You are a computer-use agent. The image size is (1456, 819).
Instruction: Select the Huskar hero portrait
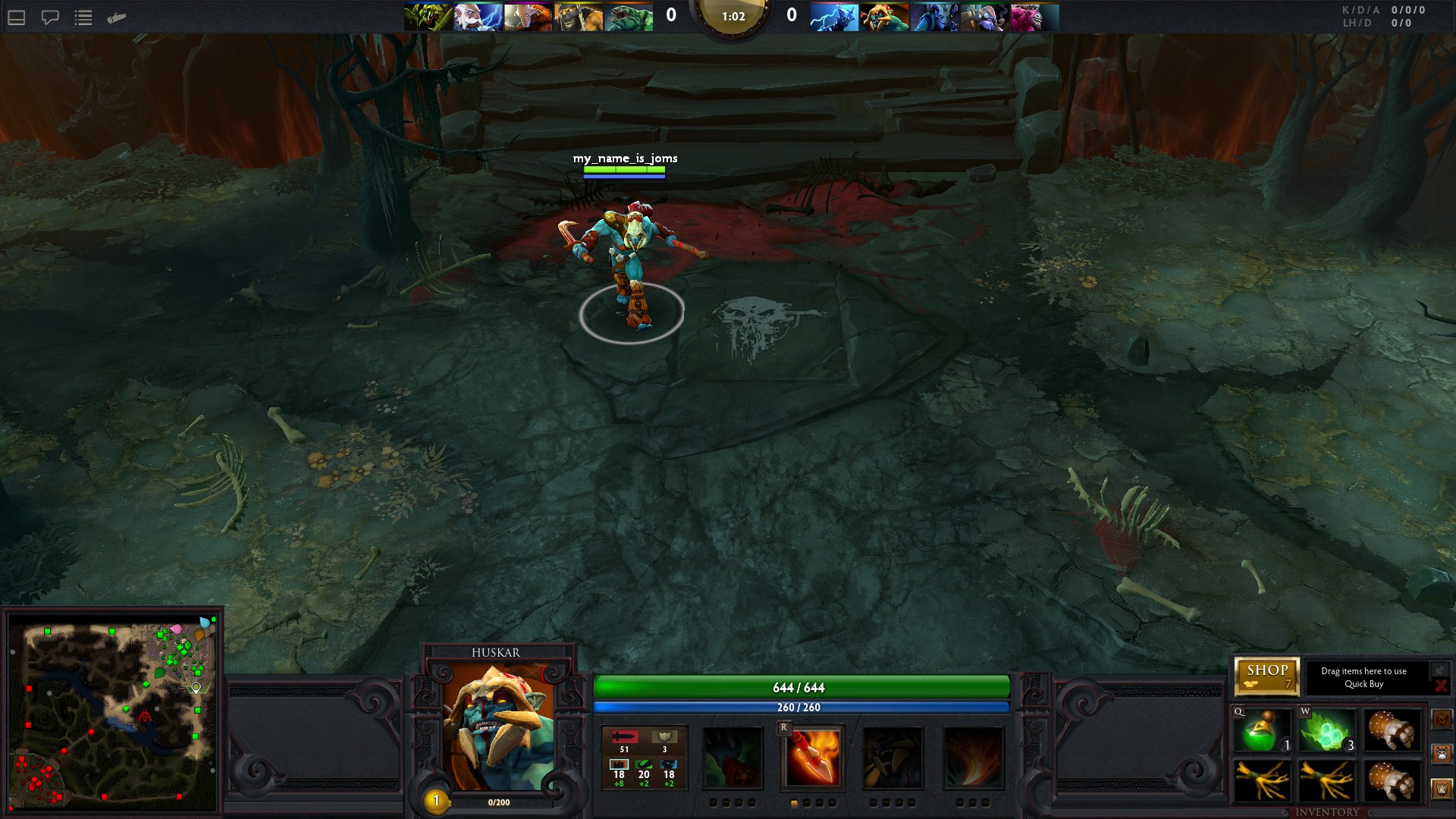497,728
